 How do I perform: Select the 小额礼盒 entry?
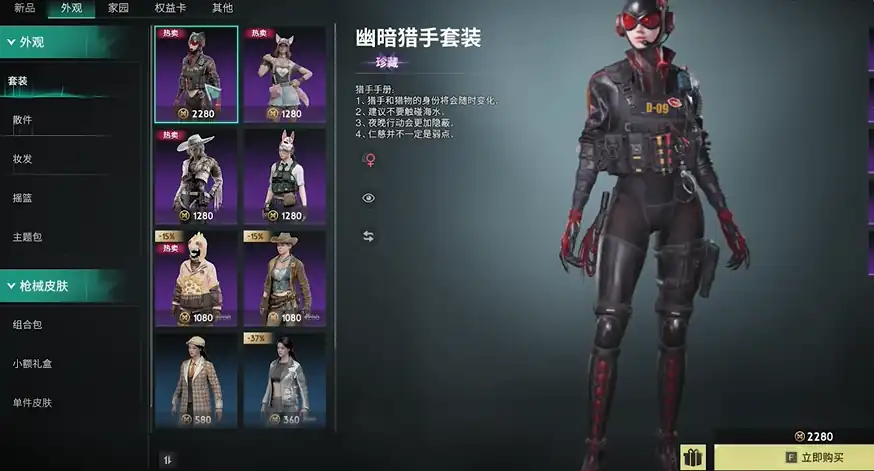coord(31,364)
